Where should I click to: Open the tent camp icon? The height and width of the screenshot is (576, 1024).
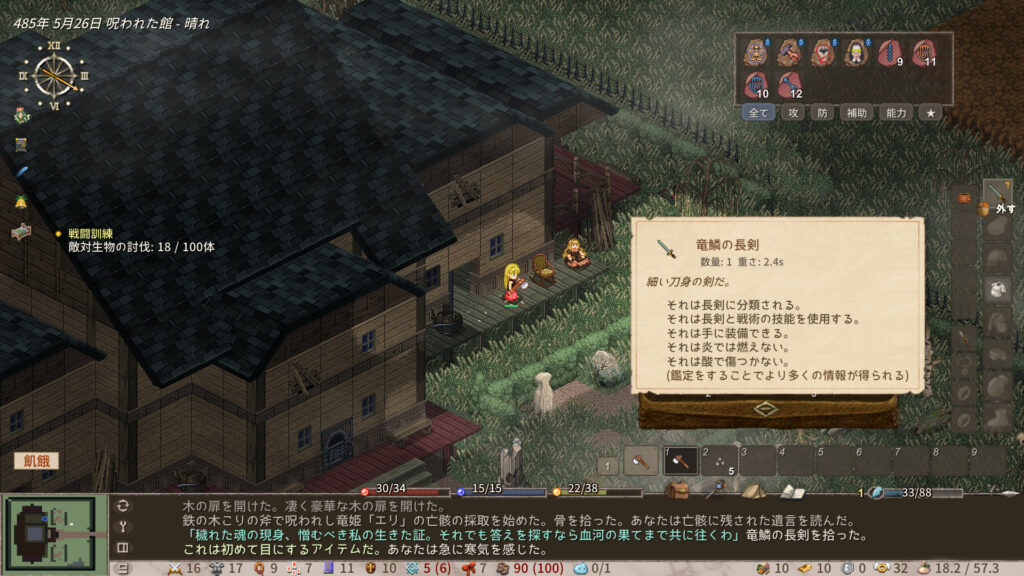tap(753, 491)
